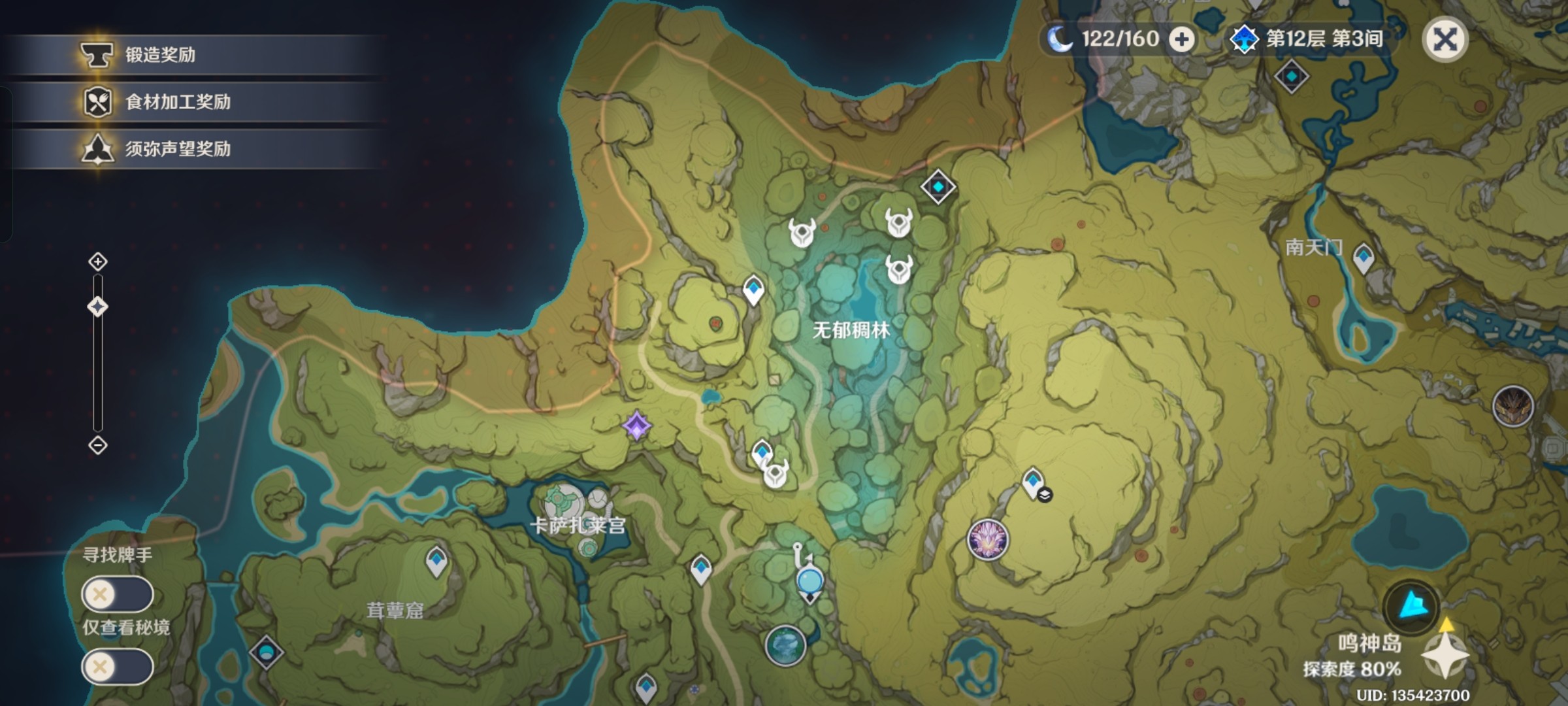Click the purple four-pointed star map marker
This screenshot has height=706, width=1568.
pos(637,426)
